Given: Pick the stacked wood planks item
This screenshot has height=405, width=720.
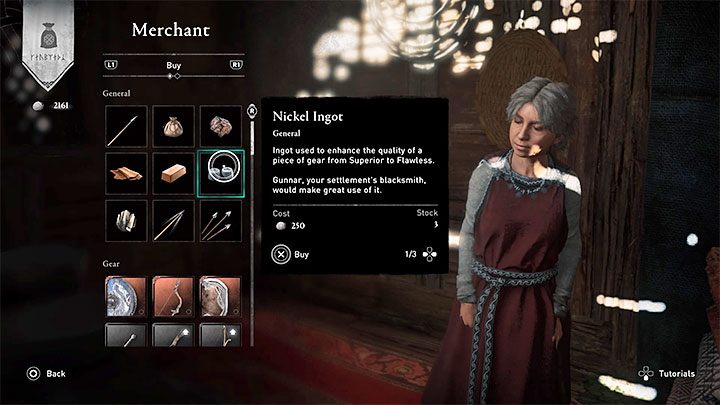Looking at the screenshot, I should 127,173.
